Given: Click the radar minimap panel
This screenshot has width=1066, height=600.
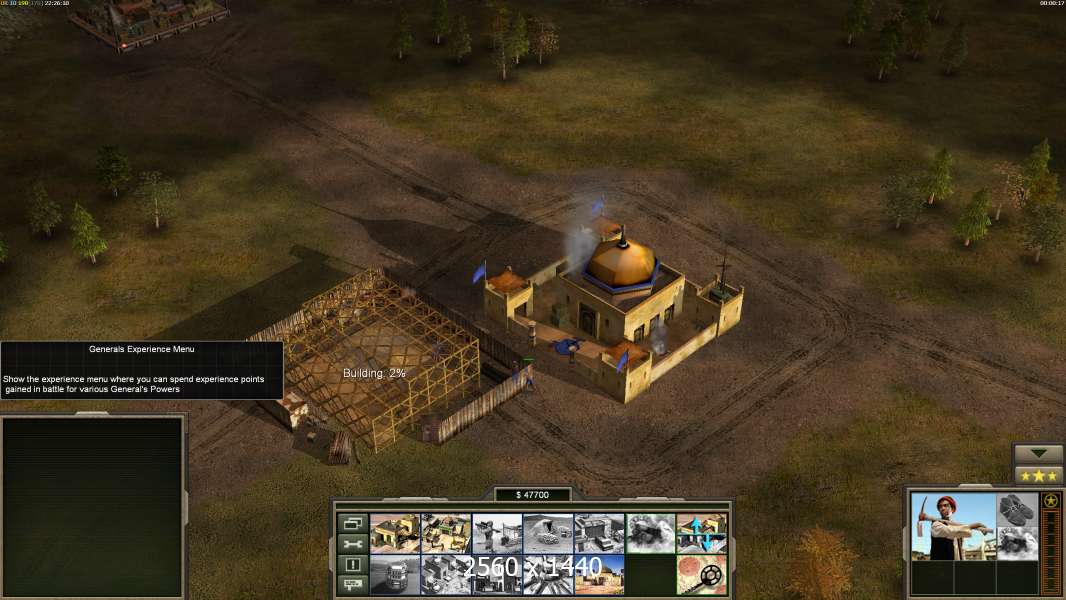Looking at the screenshot, I should pyautogui.click(x=93, y=506).
